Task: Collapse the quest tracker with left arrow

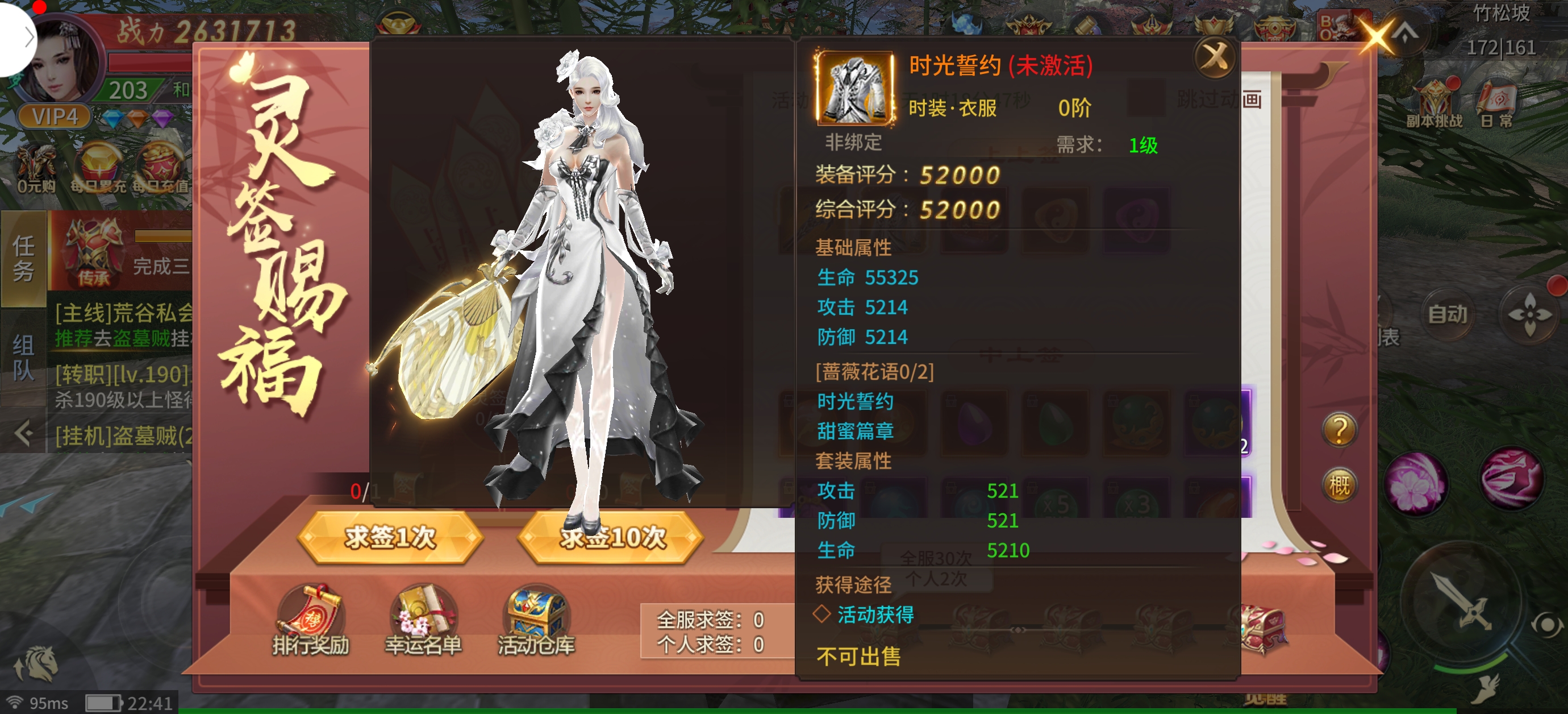Action: (23, 433)
